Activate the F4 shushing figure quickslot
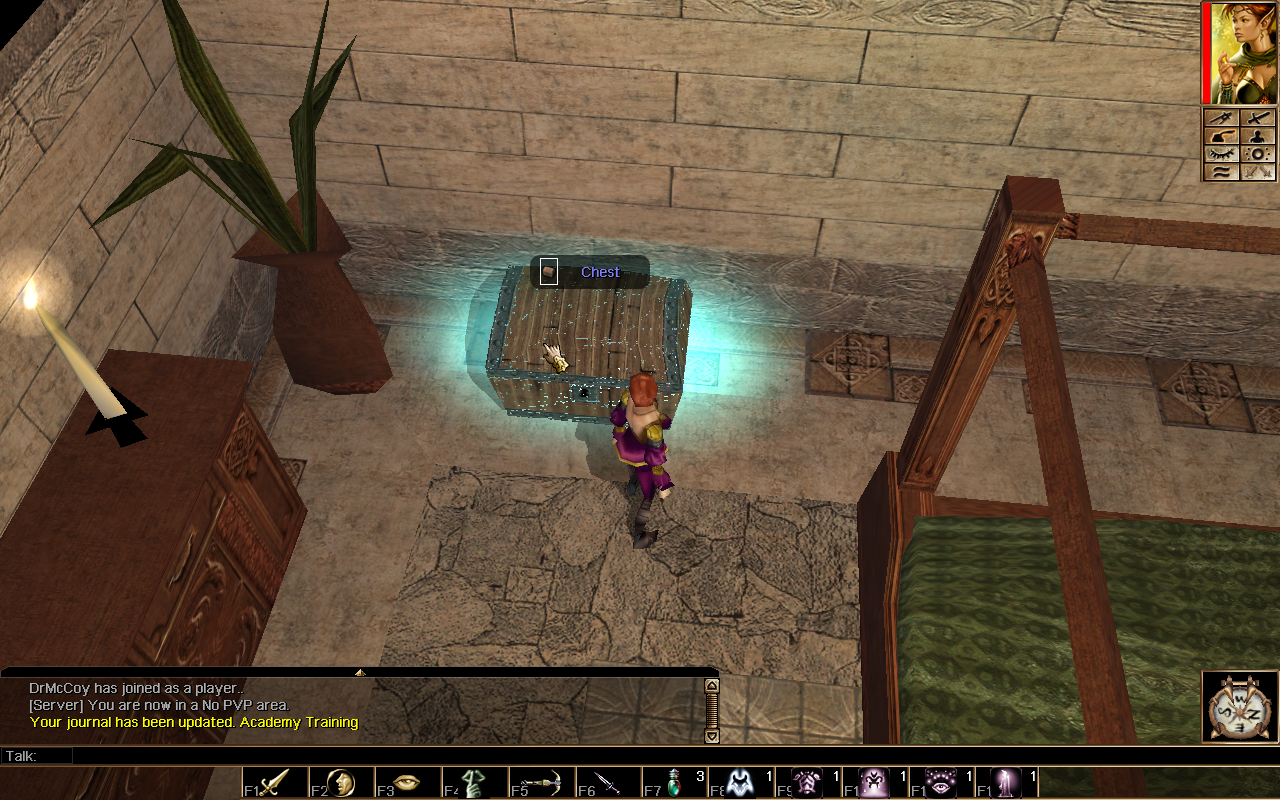 tap(474, 782)
